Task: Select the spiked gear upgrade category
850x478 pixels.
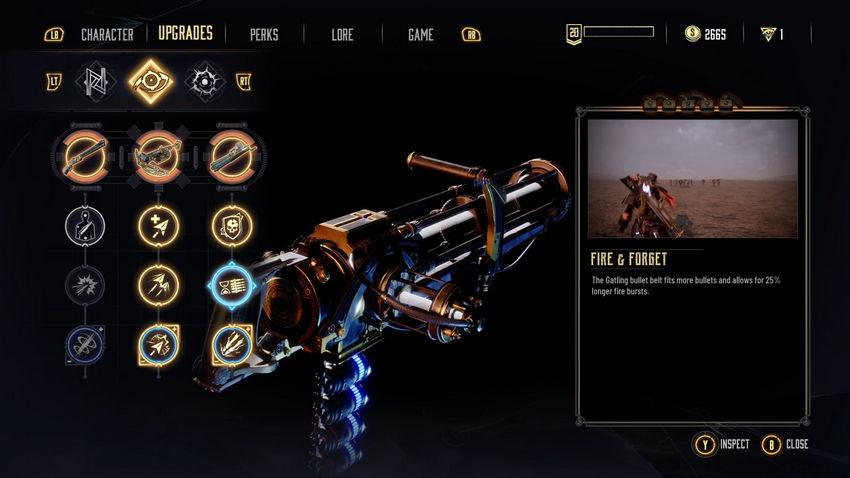Action: tap(204, 82)
